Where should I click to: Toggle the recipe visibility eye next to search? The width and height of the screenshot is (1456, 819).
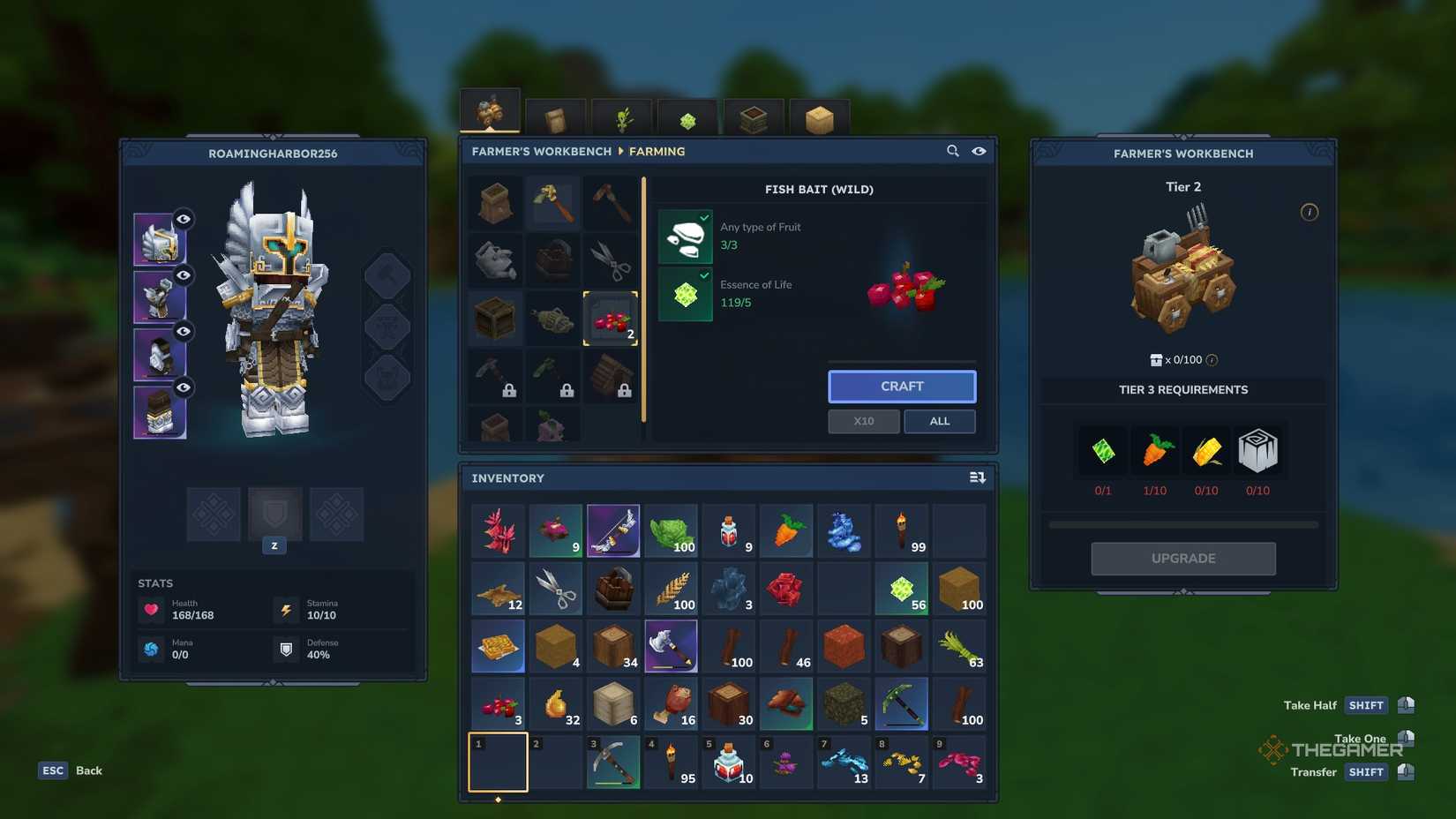tap(979, 151)
